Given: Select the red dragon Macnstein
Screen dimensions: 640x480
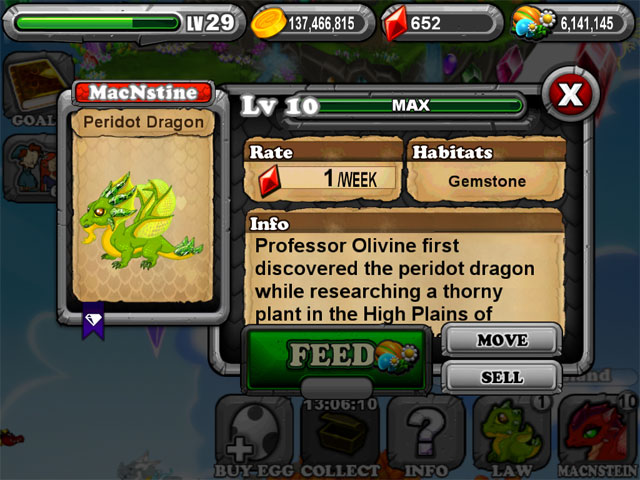Looking at the screenshot, I should (x=598, y=435).
